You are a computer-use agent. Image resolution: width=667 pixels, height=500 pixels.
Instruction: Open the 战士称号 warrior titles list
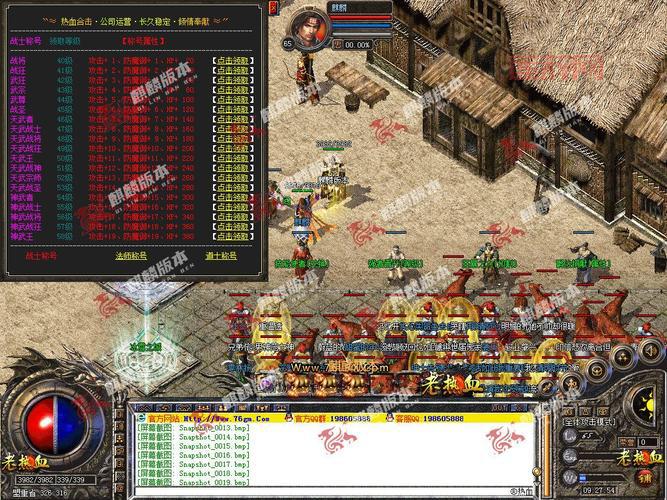point(39,256)
